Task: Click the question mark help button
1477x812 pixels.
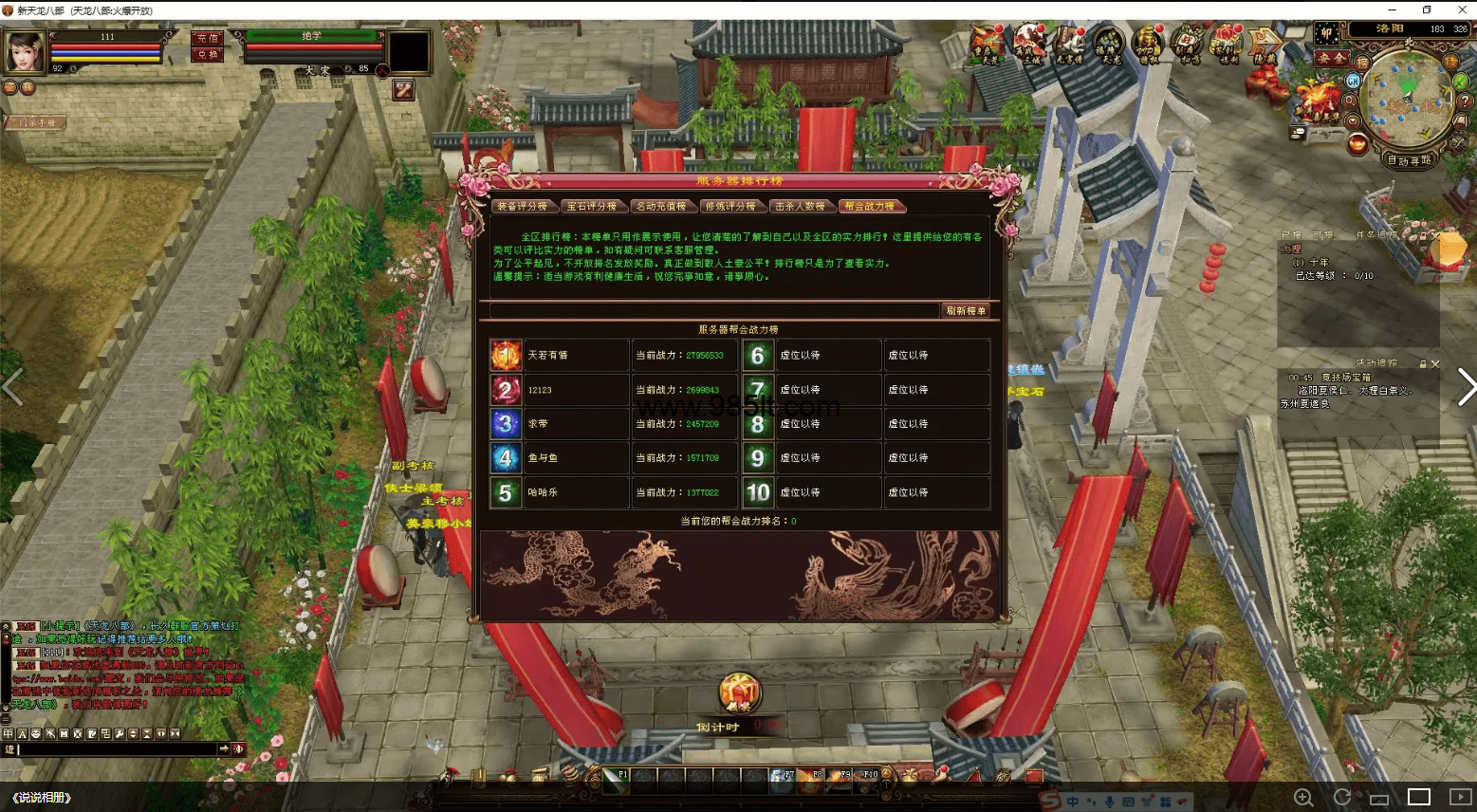Action: point(1465,101)
